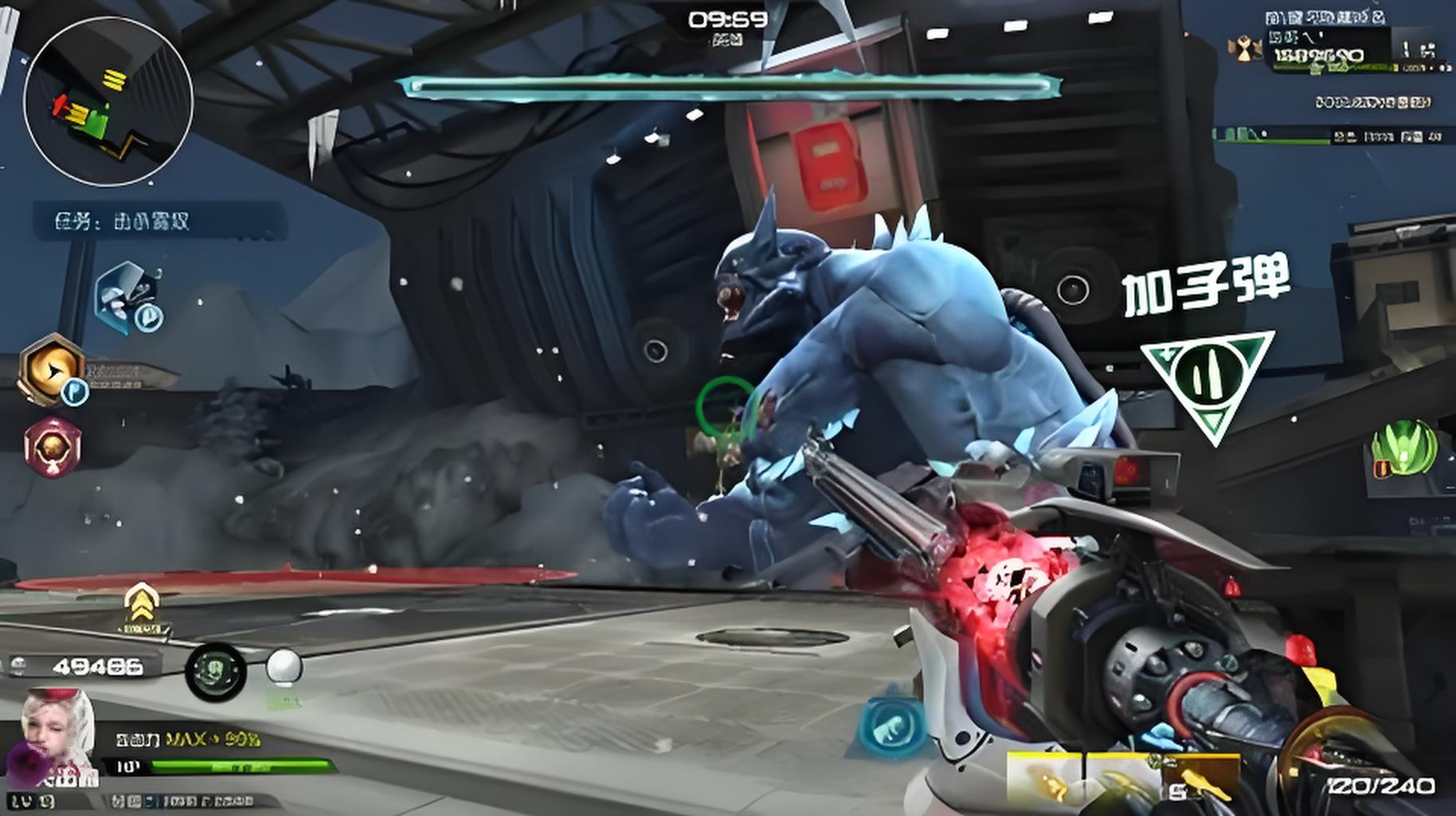Select the mission objective tracker banner
The image size is (1456, 816).
pos(158,221)
